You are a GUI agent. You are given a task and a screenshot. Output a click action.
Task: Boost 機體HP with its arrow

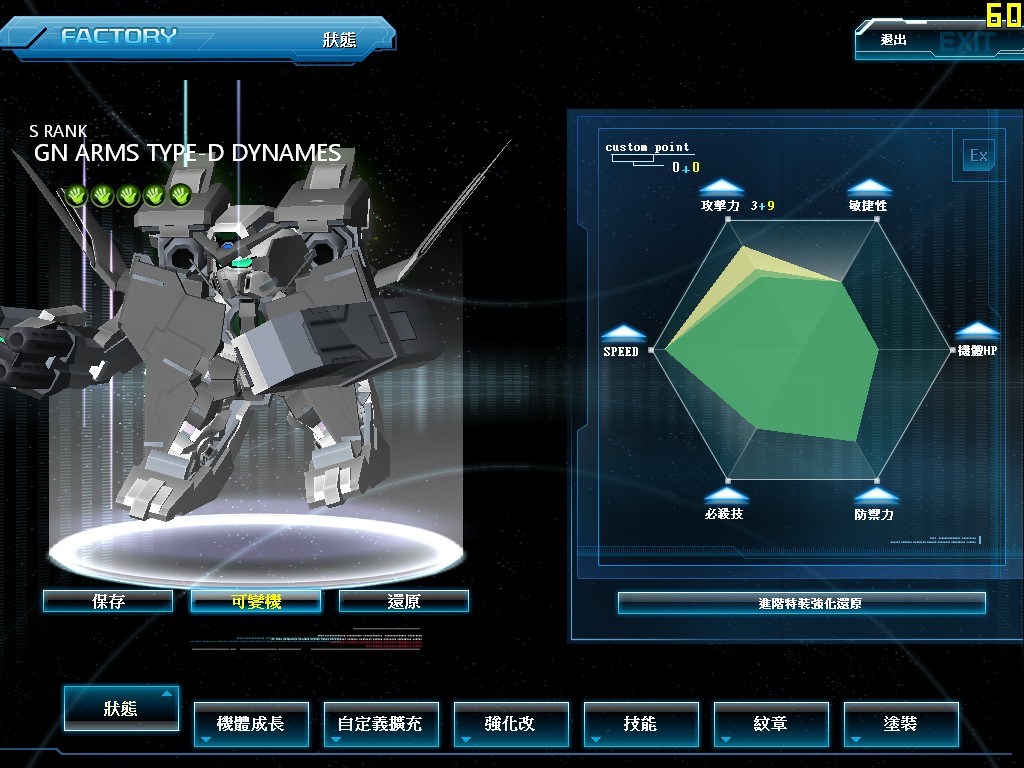(x=977, y=332)
